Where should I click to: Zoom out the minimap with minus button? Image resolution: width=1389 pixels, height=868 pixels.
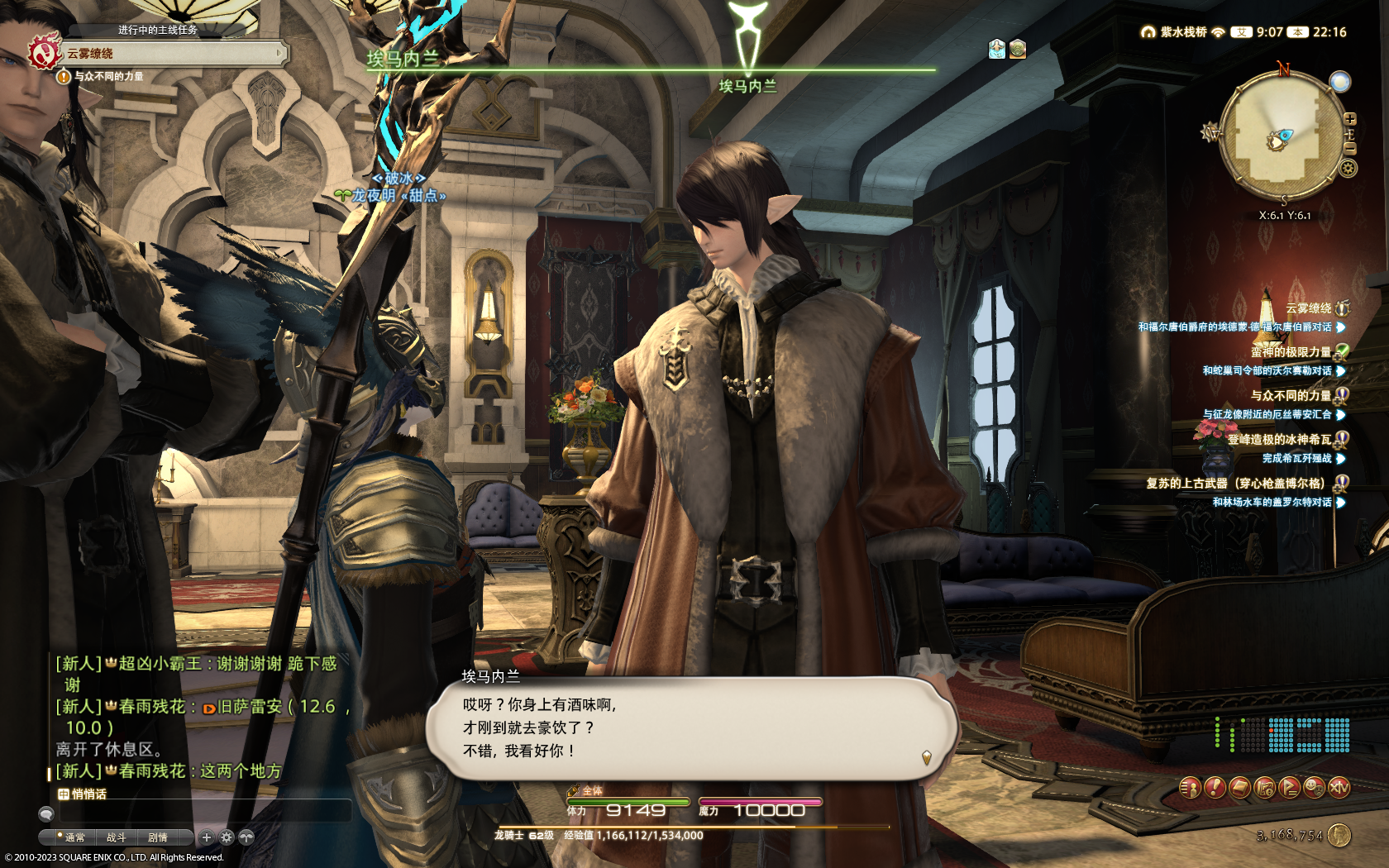[1349, 148]
